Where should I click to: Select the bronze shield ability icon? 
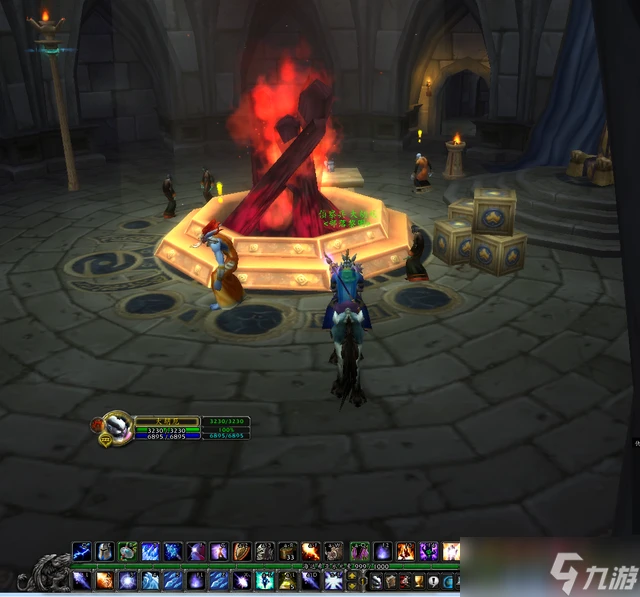pyautogui.click(x=240, y=551)
